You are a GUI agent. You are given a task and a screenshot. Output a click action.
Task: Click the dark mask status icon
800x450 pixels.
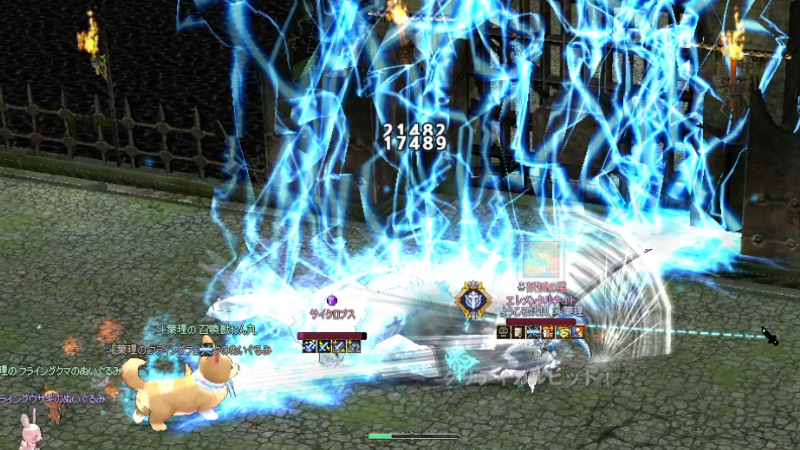(503, 332)
